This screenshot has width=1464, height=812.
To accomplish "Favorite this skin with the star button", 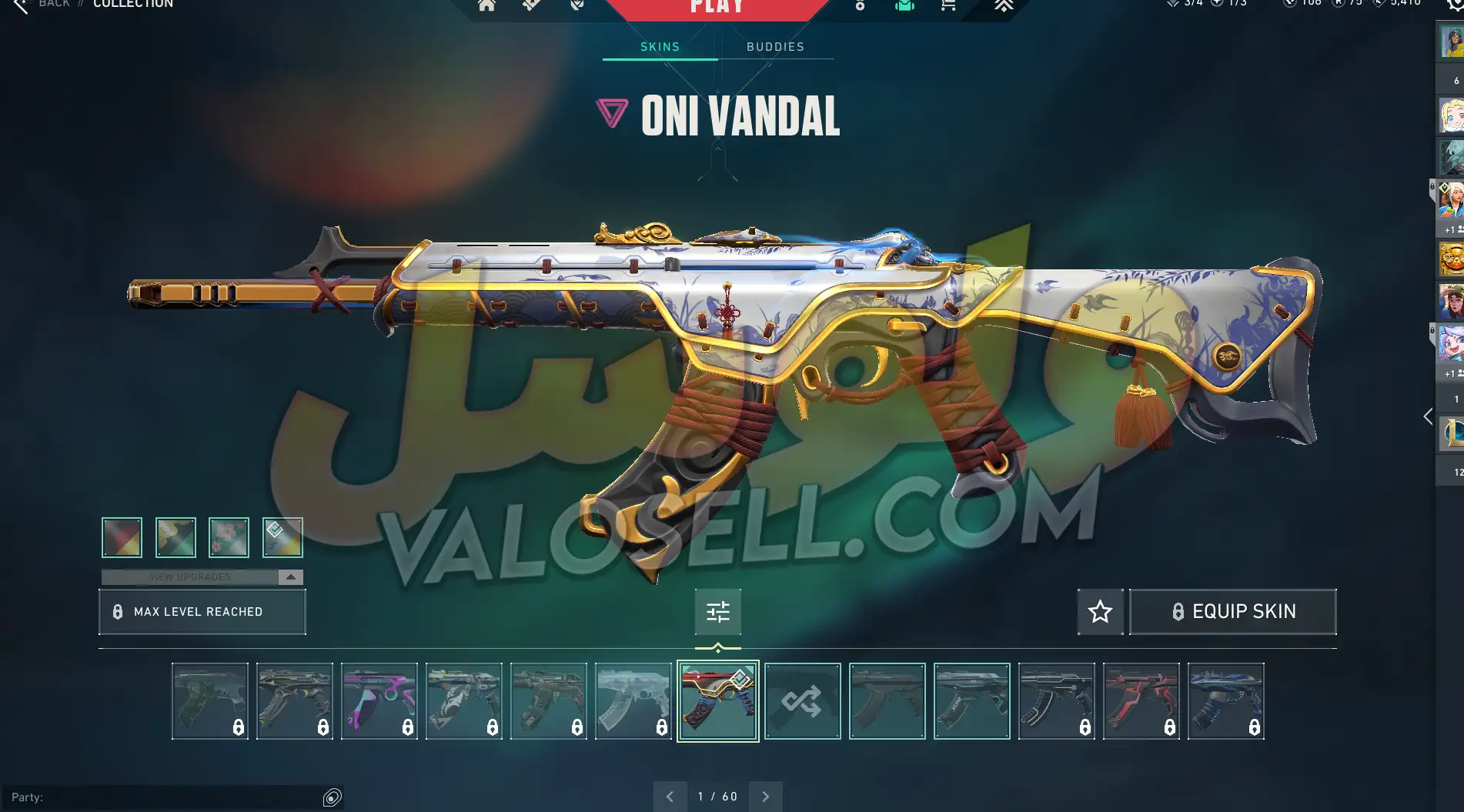I will point(1100,612).
